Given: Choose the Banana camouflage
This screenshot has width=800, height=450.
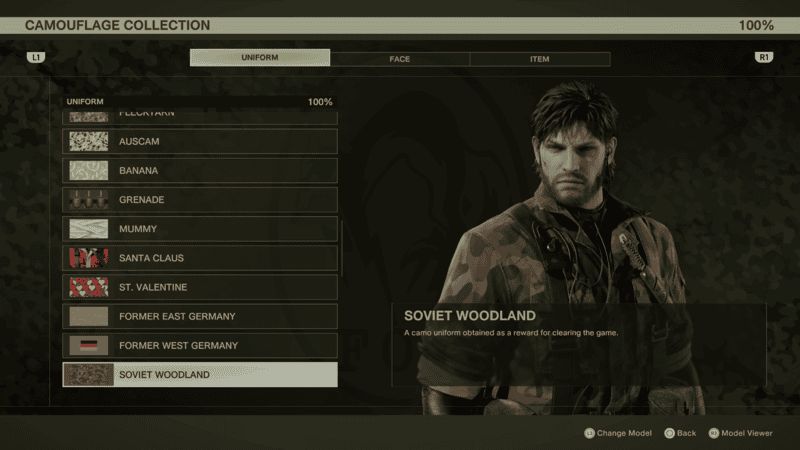Looking at the screenshot, I should (x=200, y=171).
